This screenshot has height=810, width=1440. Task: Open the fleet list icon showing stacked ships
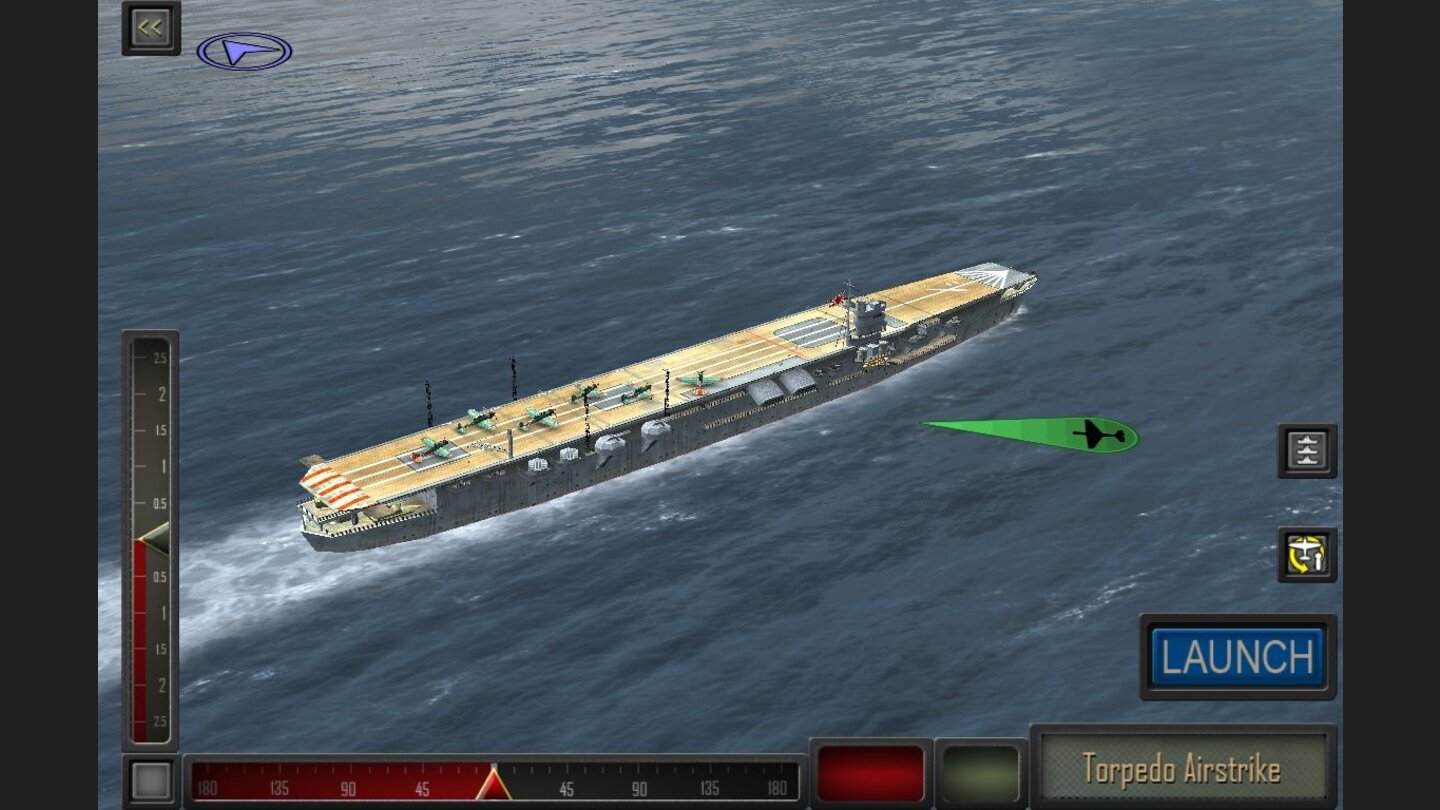tap(1305, 450)
